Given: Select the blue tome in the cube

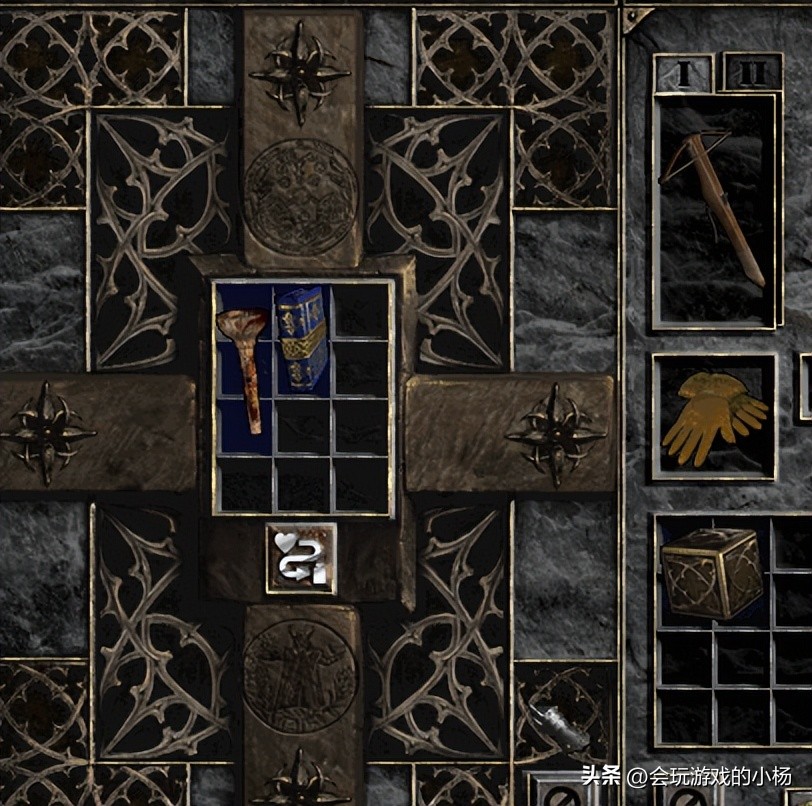Looking at the screenshot, I should (302, 339).
